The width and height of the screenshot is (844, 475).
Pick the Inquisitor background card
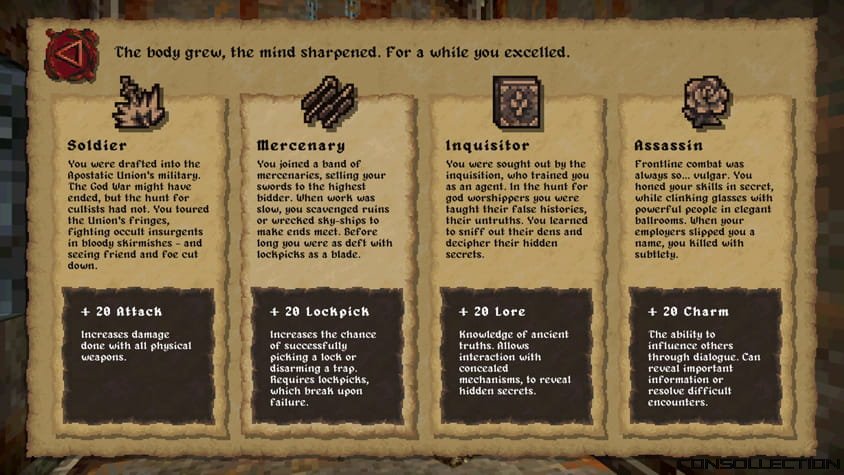[x=516, y=260]
